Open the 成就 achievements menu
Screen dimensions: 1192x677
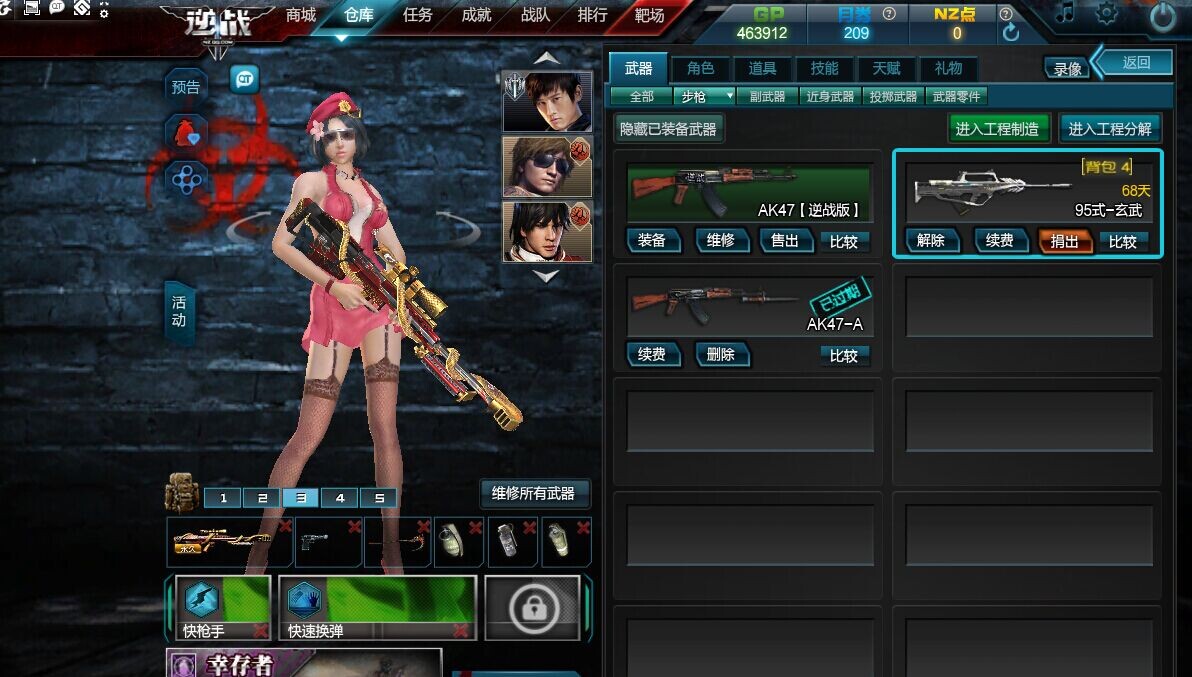coord(476,16)
